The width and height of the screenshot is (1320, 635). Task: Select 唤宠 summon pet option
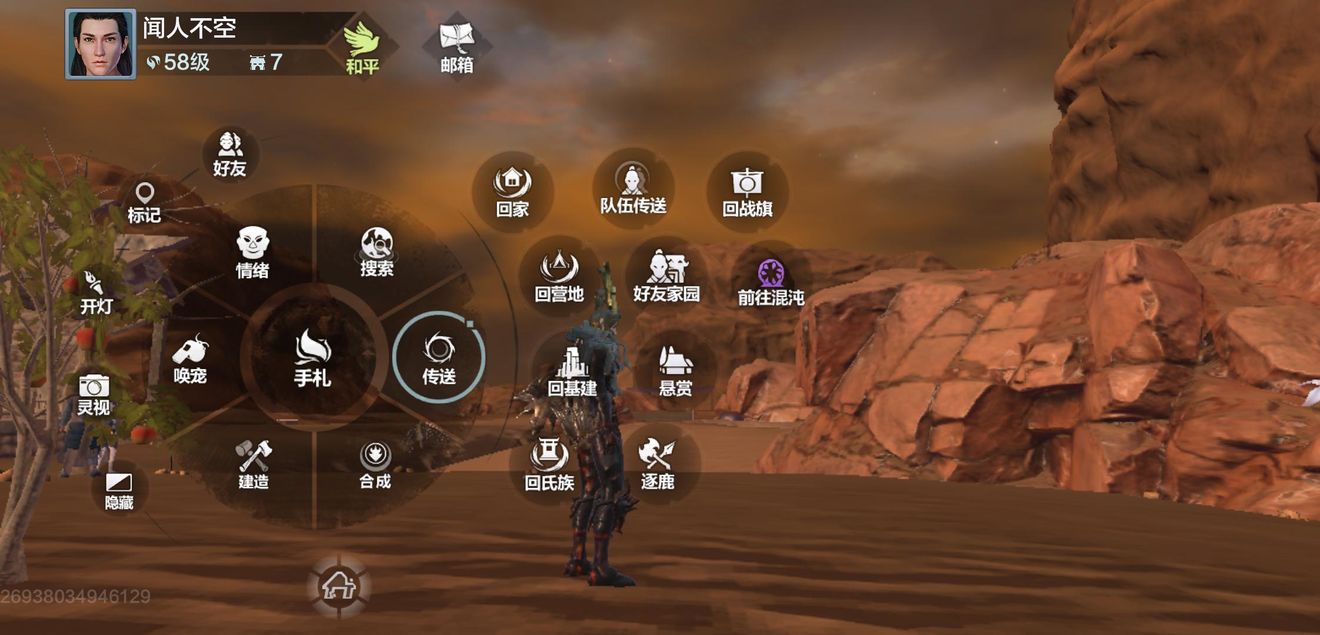[190, 358]
